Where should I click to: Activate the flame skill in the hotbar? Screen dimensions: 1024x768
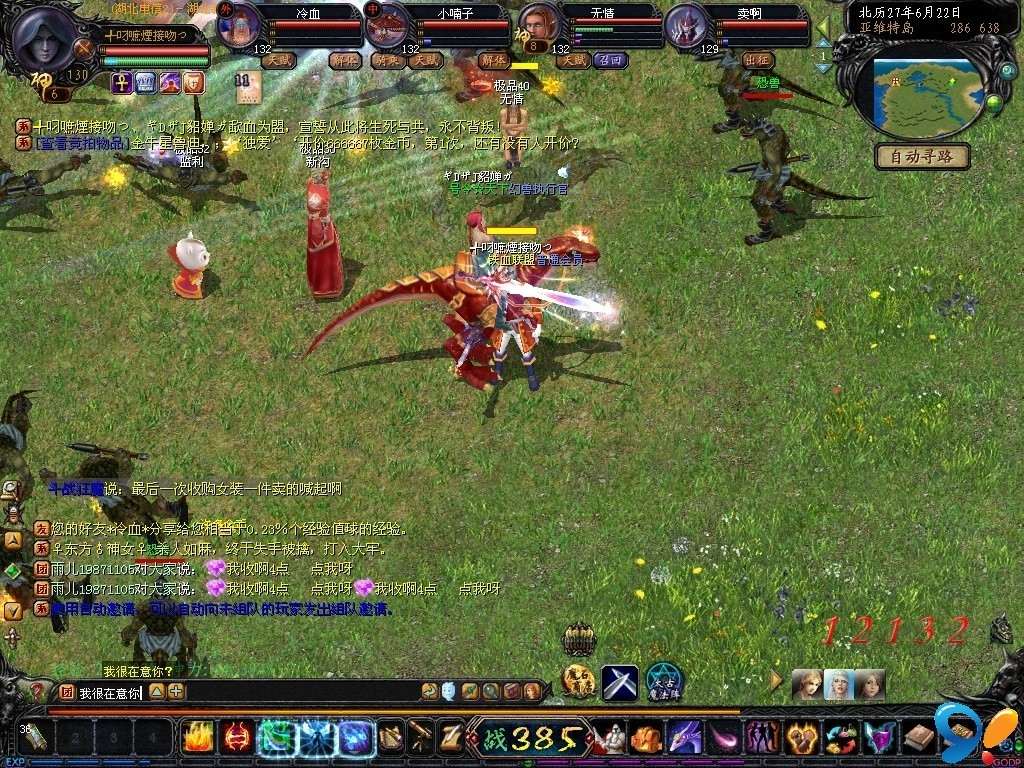coord(198,738)
